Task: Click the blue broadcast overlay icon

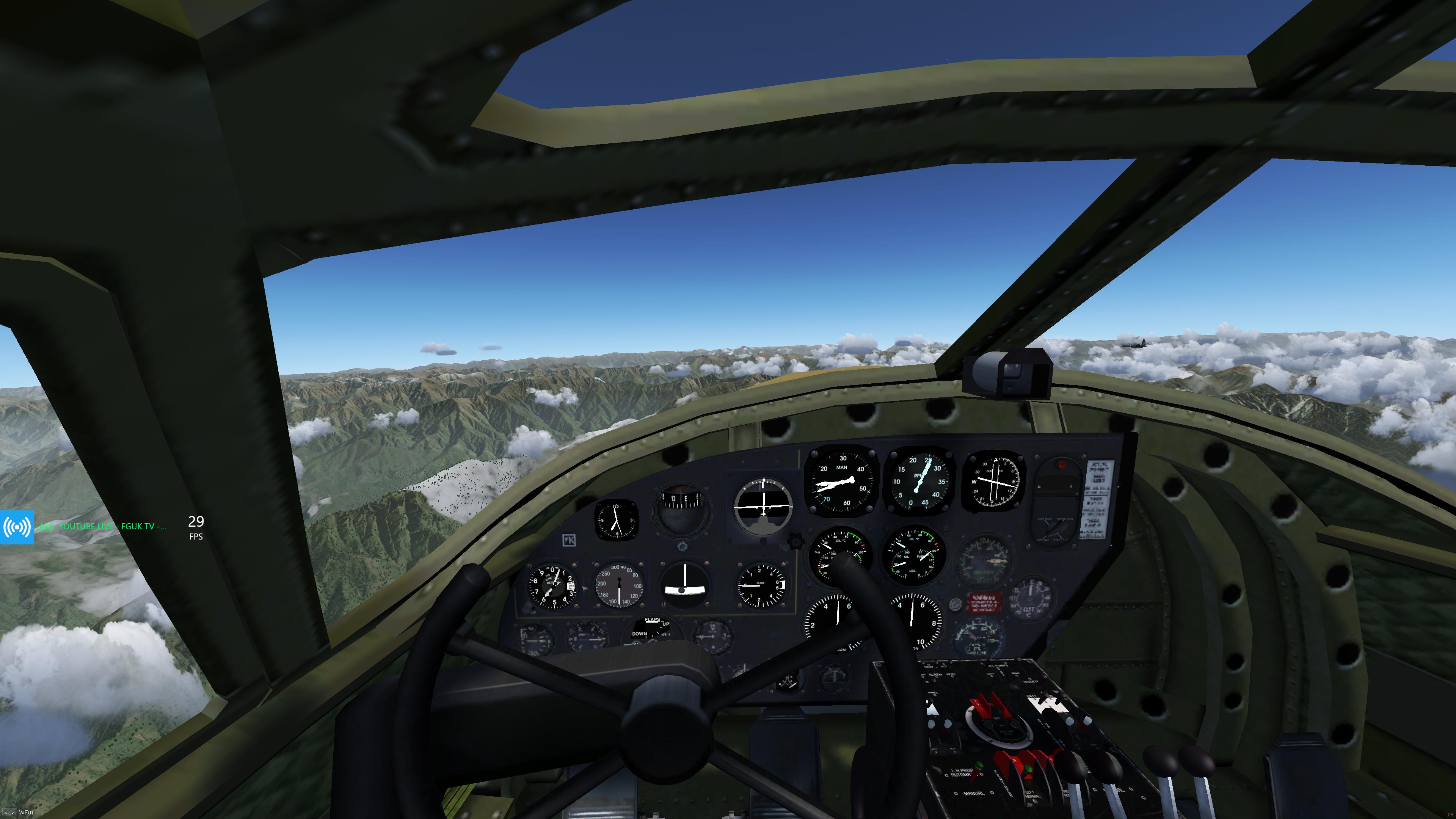Action: (17, 527)
